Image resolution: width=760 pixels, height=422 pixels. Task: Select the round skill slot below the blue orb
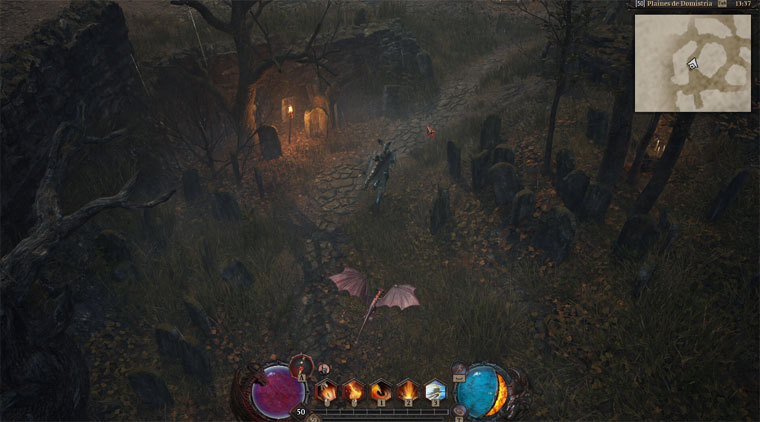(459, 411)
